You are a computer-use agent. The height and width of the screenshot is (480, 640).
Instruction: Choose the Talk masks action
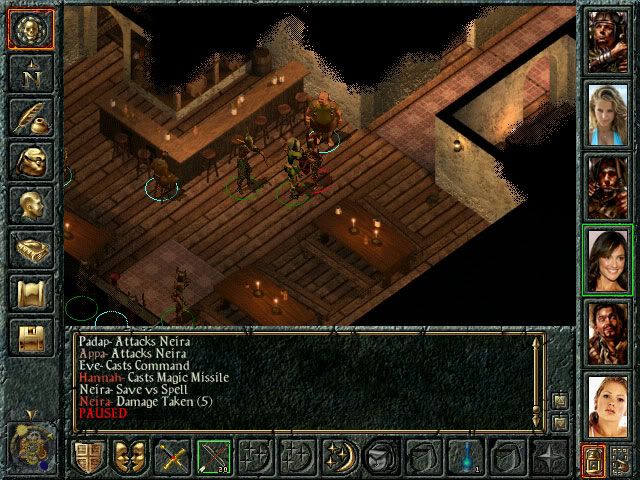[x=129, y=457]
